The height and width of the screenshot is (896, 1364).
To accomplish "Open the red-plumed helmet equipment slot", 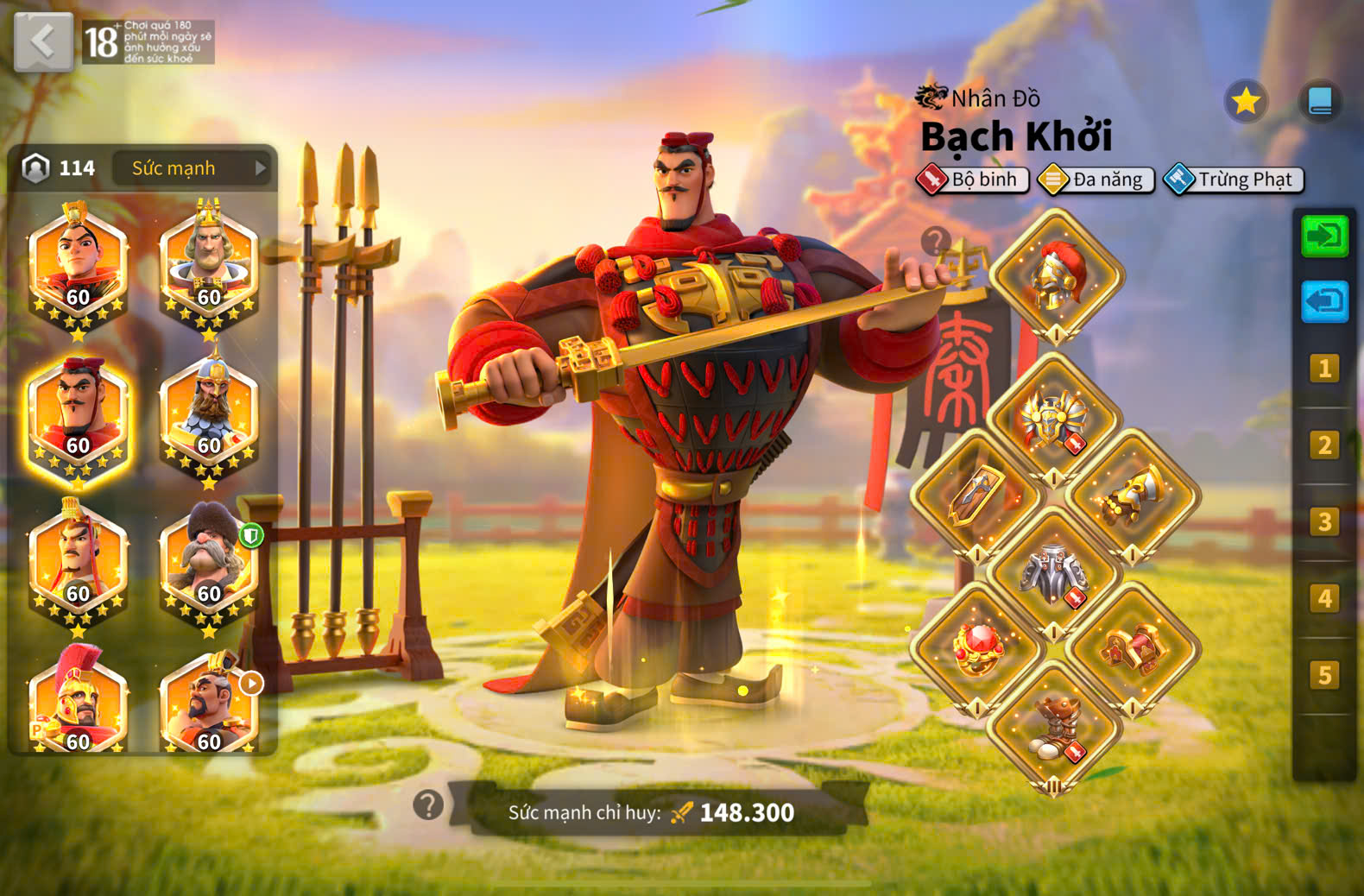I will [1056, 275].
